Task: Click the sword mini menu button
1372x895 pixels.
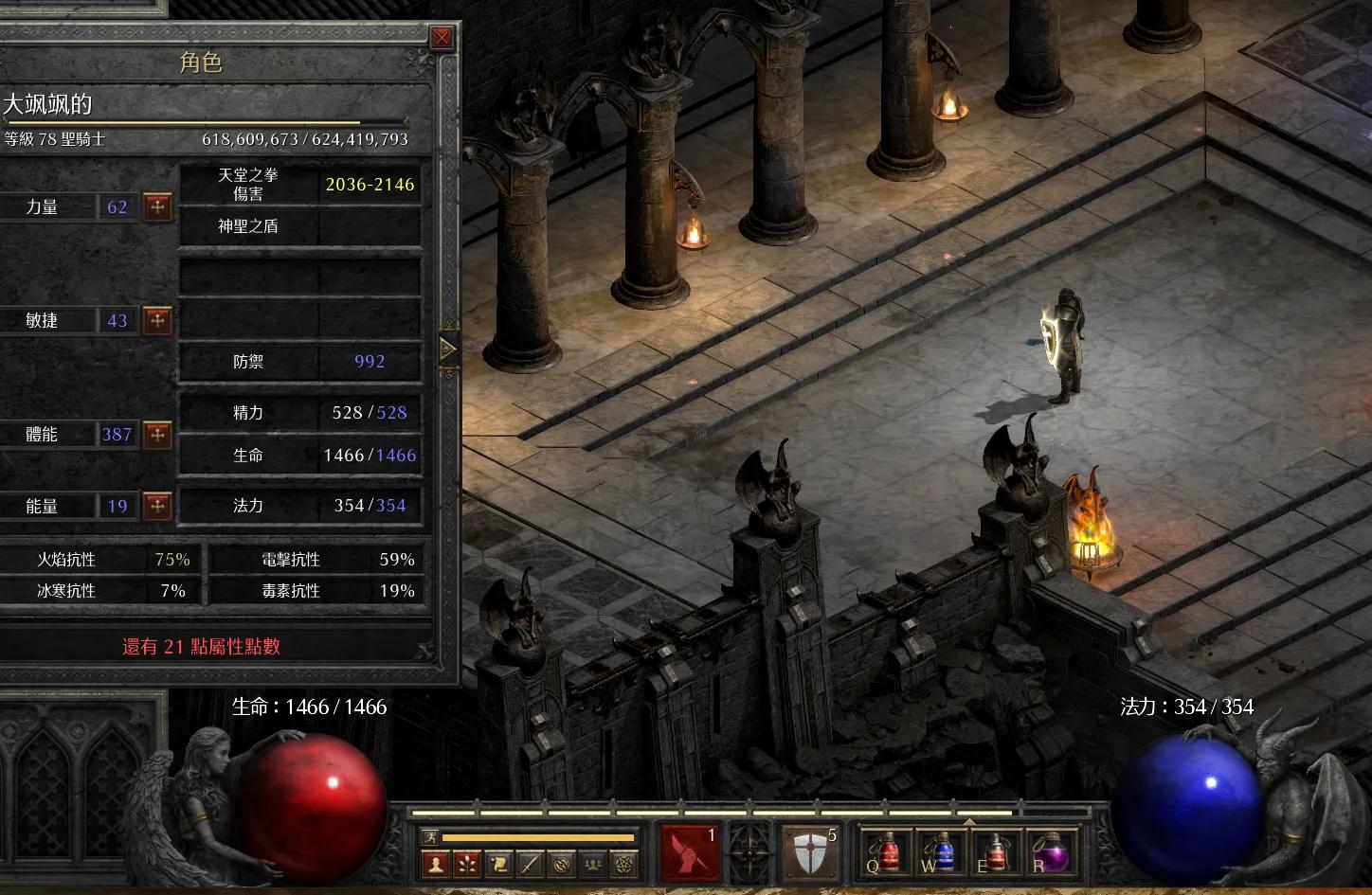Action: 530,864
